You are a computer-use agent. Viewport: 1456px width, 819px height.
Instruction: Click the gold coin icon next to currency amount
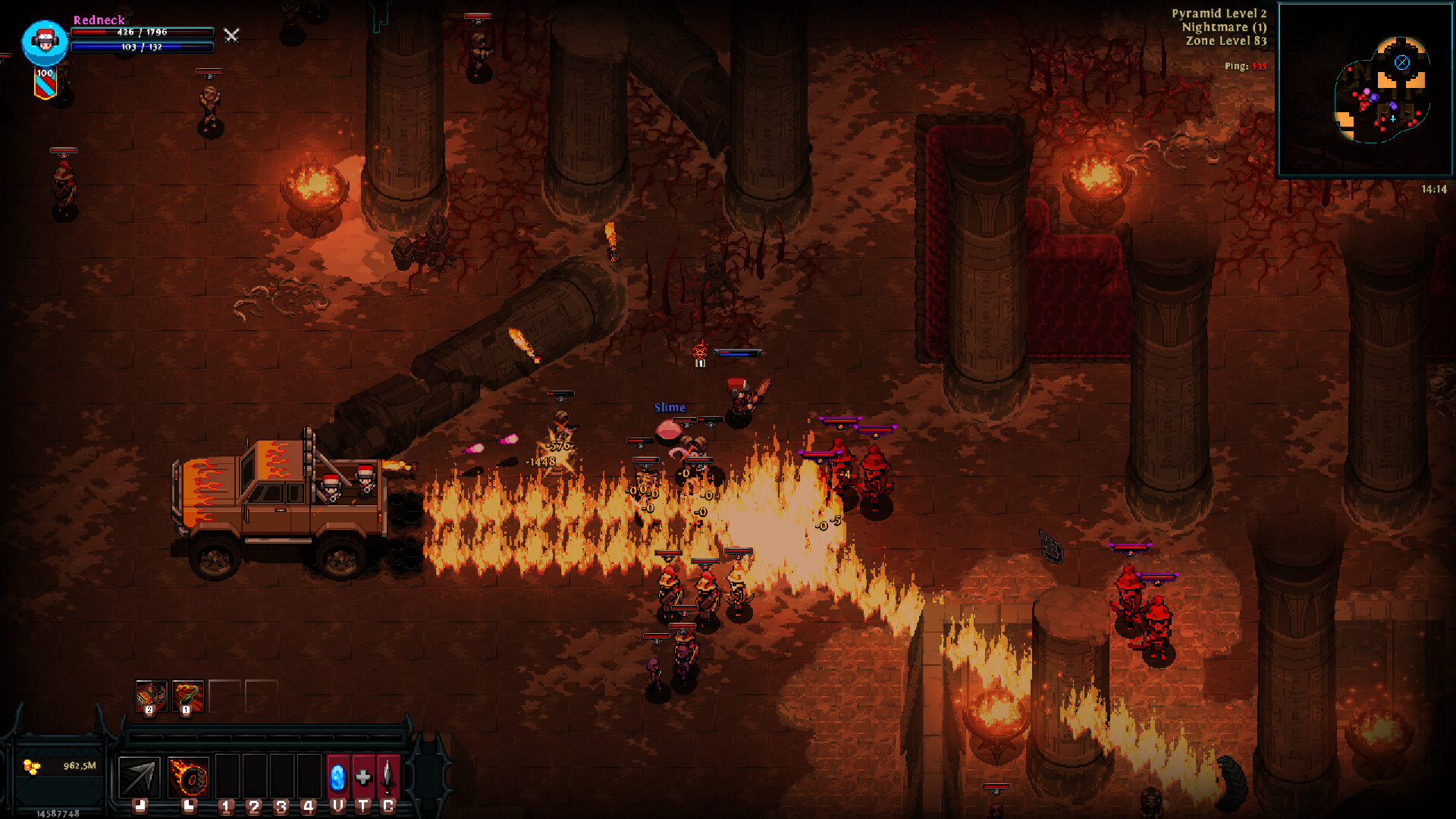30,766
